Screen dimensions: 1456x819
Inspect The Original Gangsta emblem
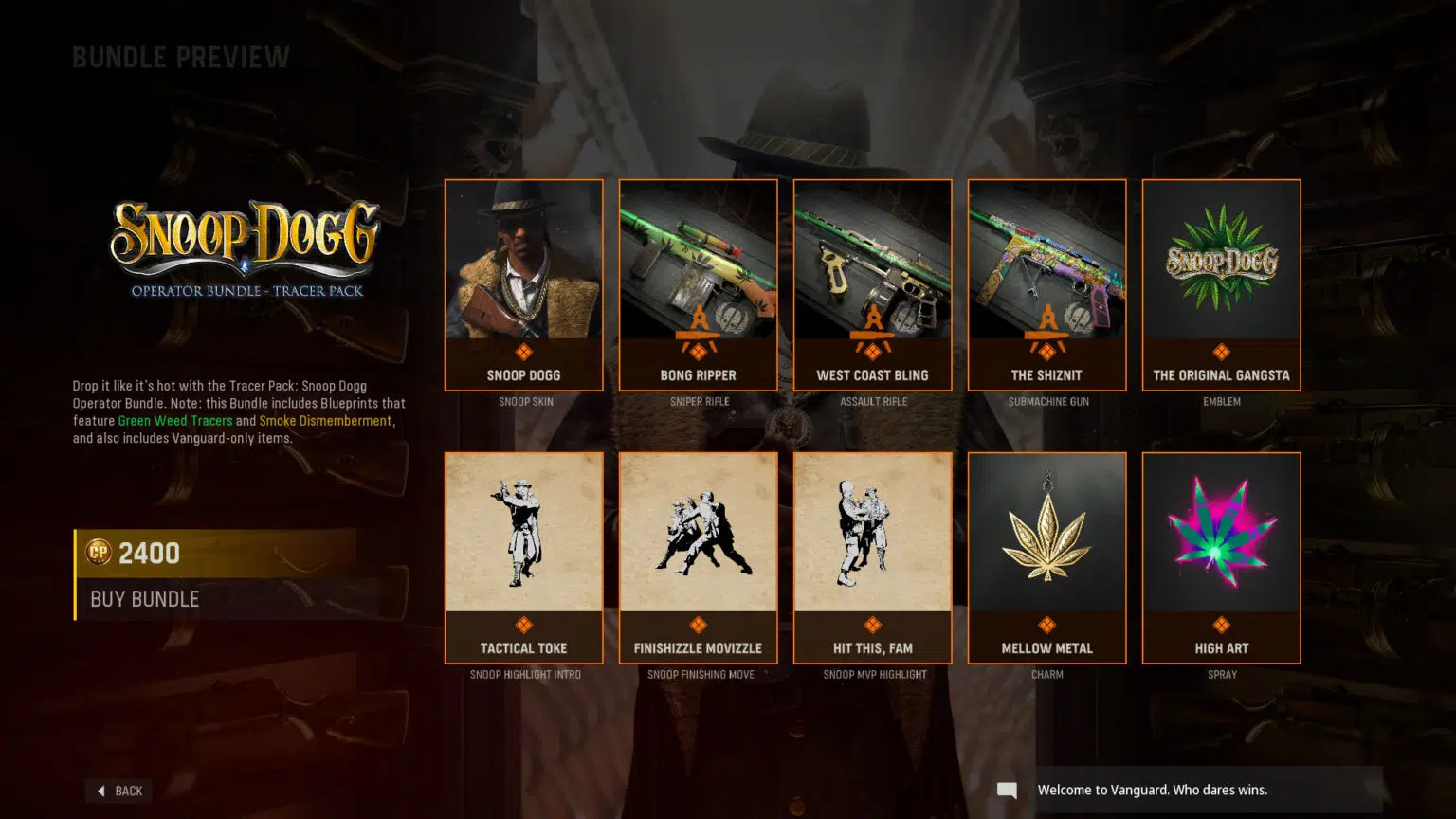coord(1221,284)
